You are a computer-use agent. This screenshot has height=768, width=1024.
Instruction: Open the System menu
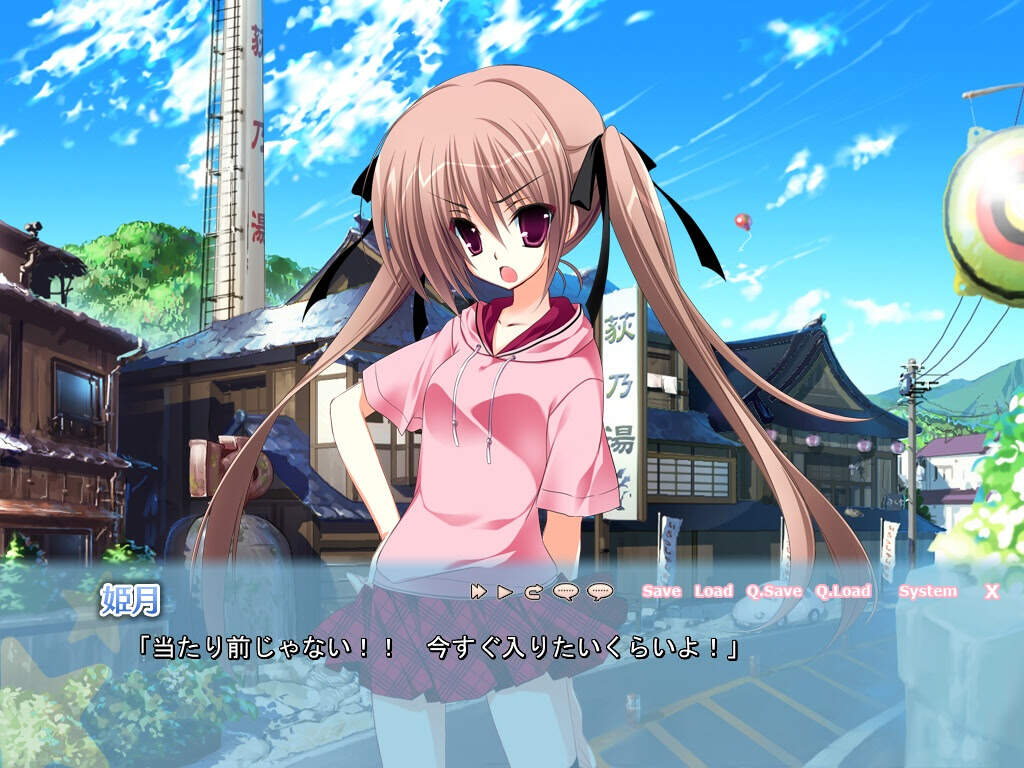927,591
